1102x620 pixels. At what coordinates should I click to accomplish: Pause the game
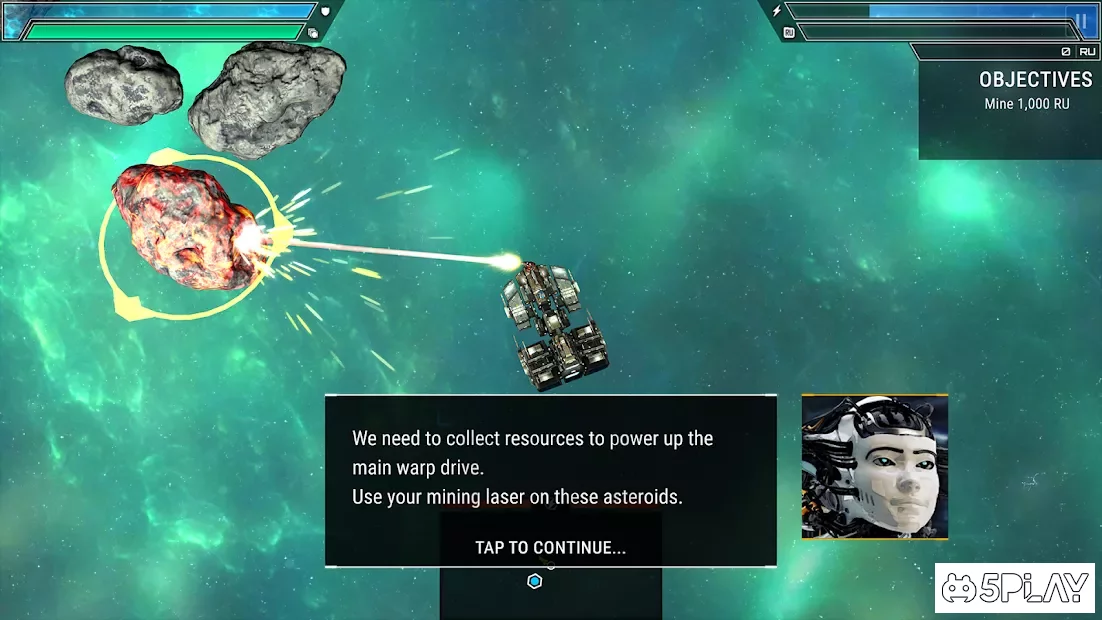point(1079,20)
